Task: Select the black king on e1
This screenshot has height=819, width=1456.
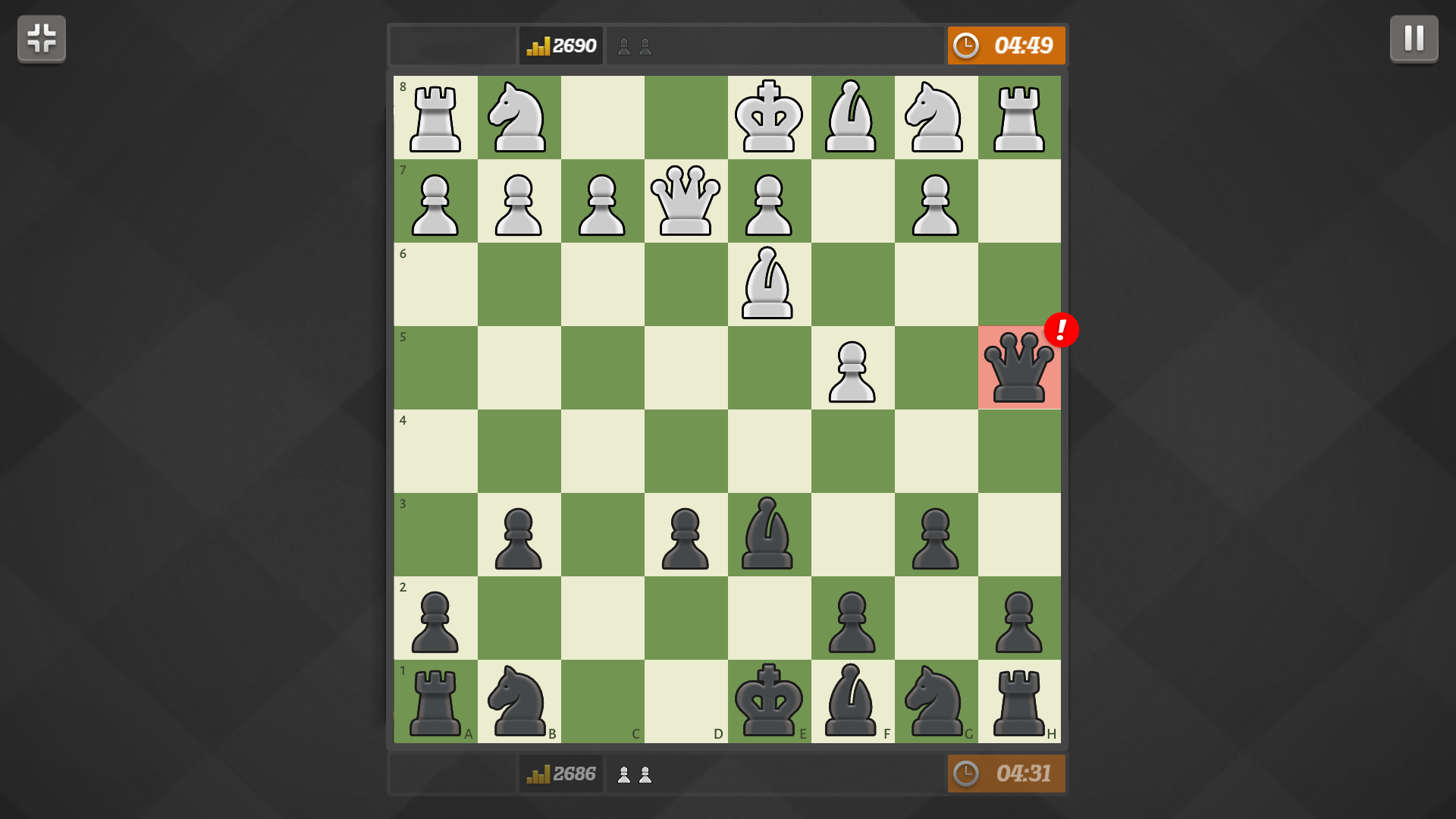Action: pyautogui.click(x=769, y=701)
